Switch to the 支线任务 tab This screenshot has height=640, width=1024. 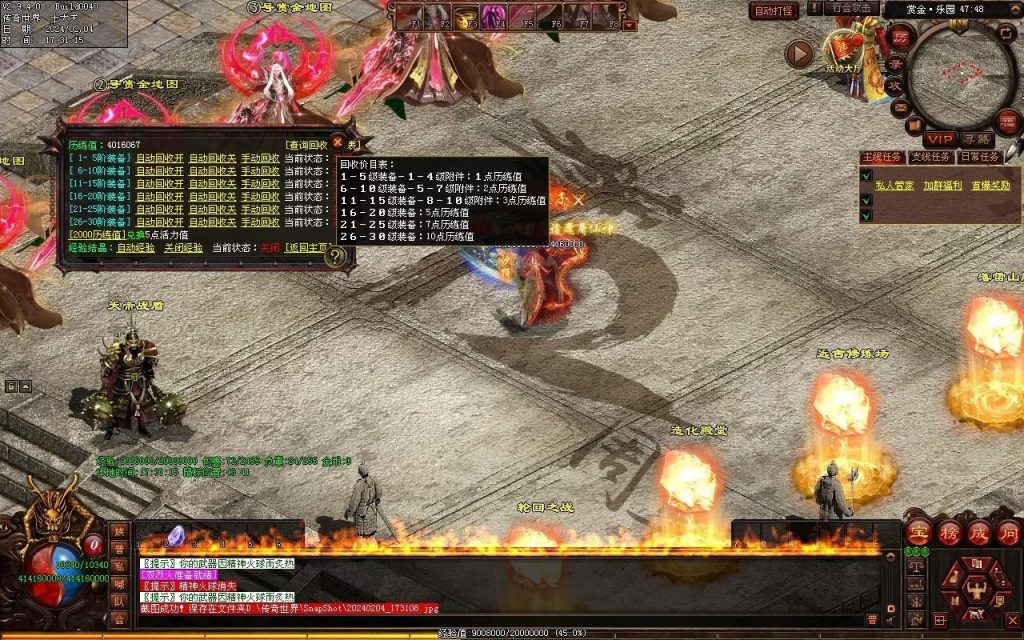[x=930, y=157]
